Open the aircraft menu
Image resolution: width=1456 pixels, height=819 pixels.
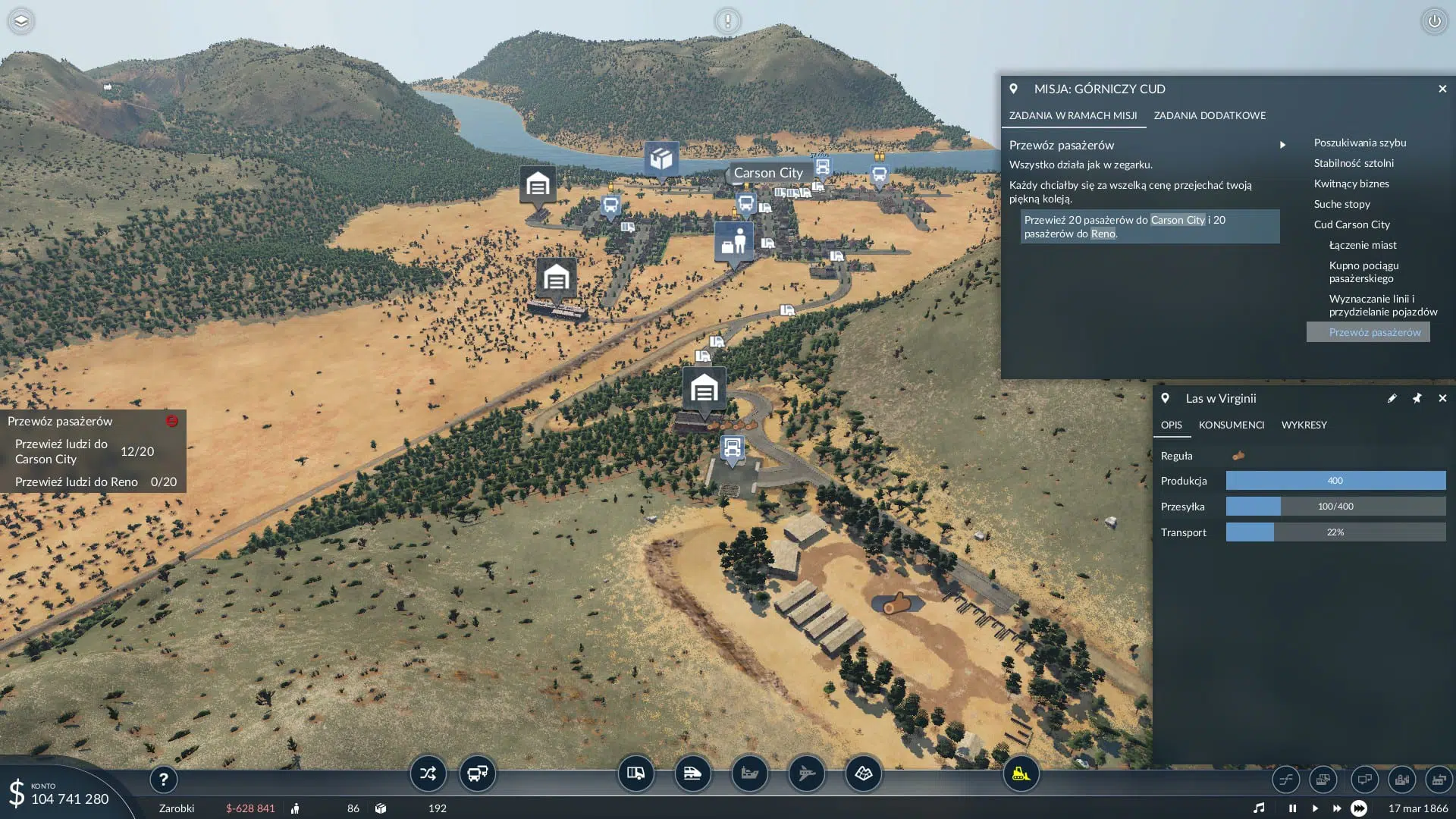(x=806, y=773)
